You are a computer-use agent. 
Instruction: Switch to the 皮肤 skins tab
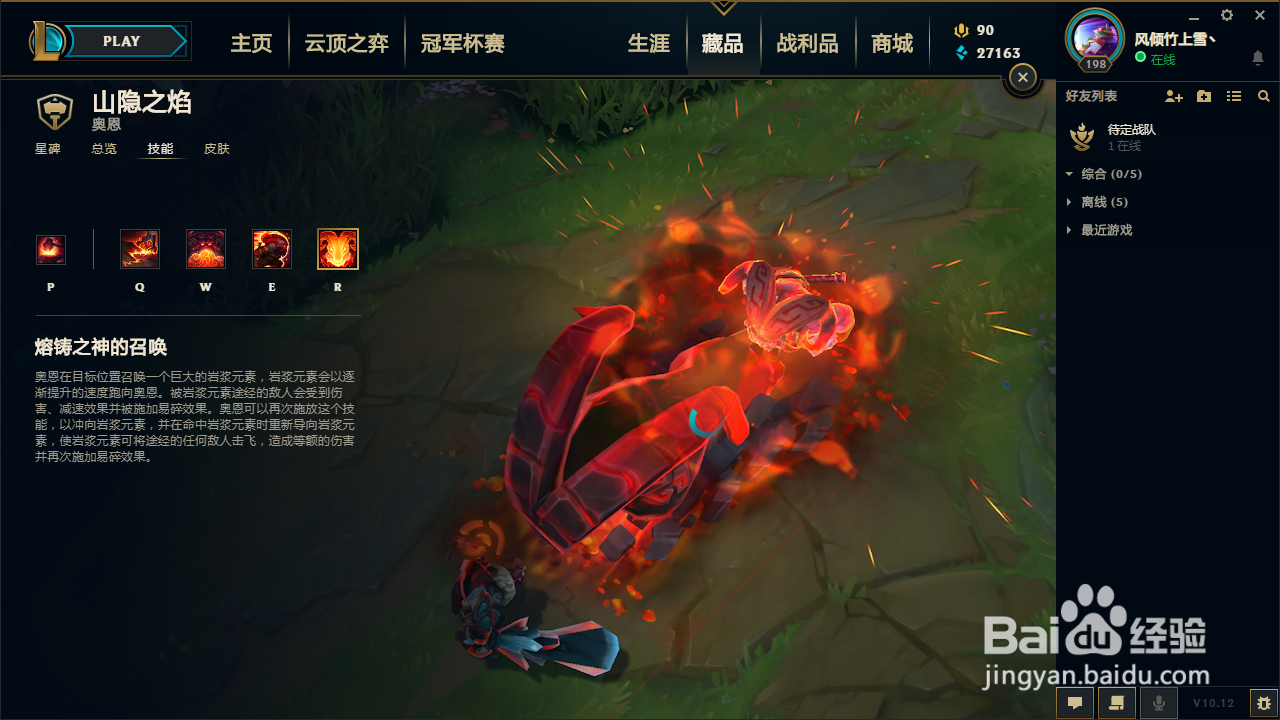pos(216,148)
